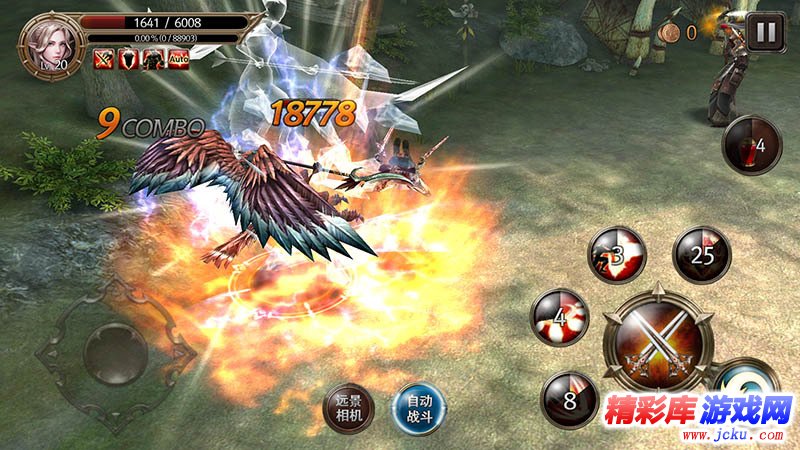800x450 pixels.
Task: Switch camera with the 远景相机 button
Action: coord(349,407)
